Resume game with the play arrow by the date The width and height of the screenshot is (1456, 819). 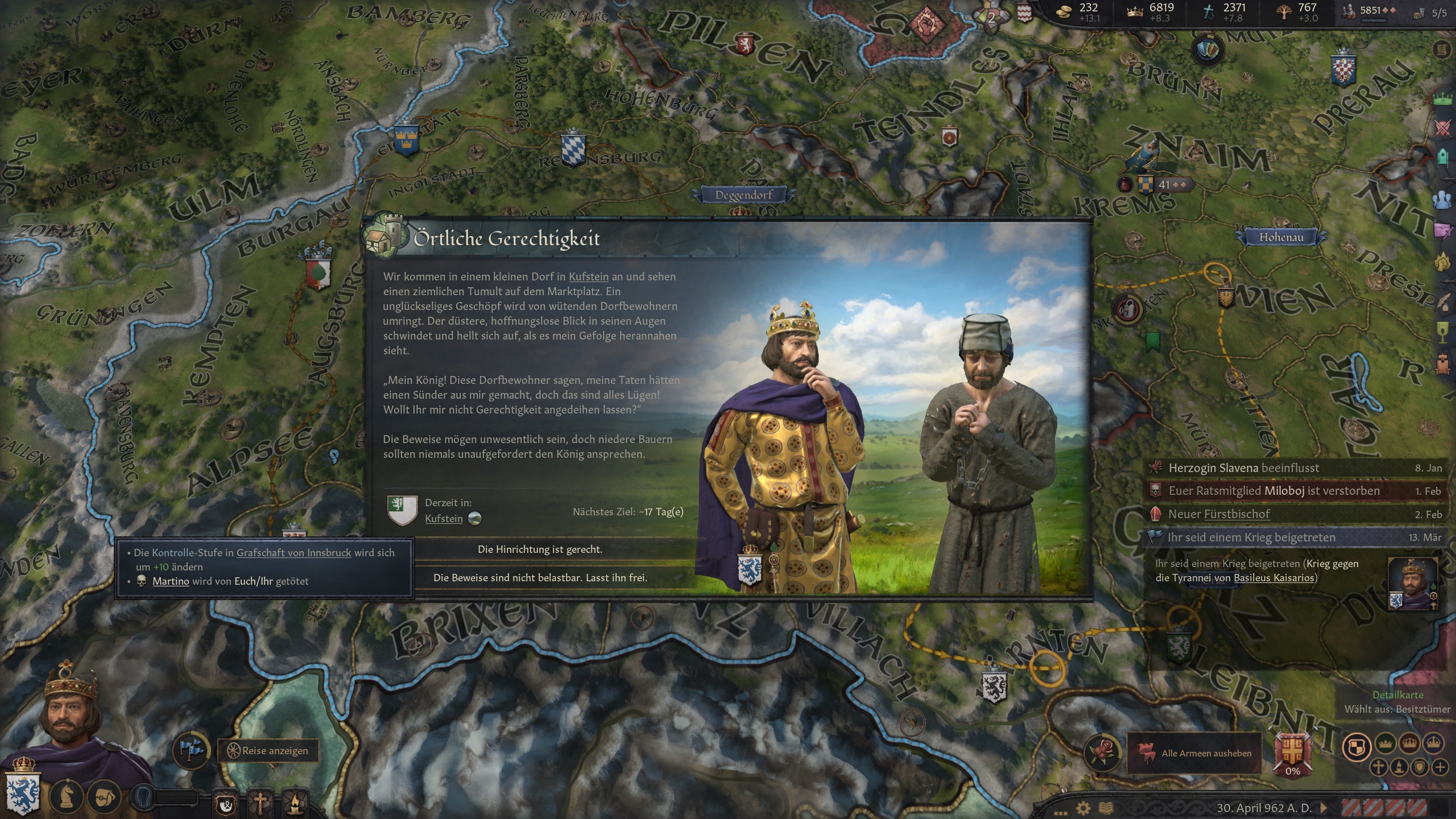coord(1323,808)
